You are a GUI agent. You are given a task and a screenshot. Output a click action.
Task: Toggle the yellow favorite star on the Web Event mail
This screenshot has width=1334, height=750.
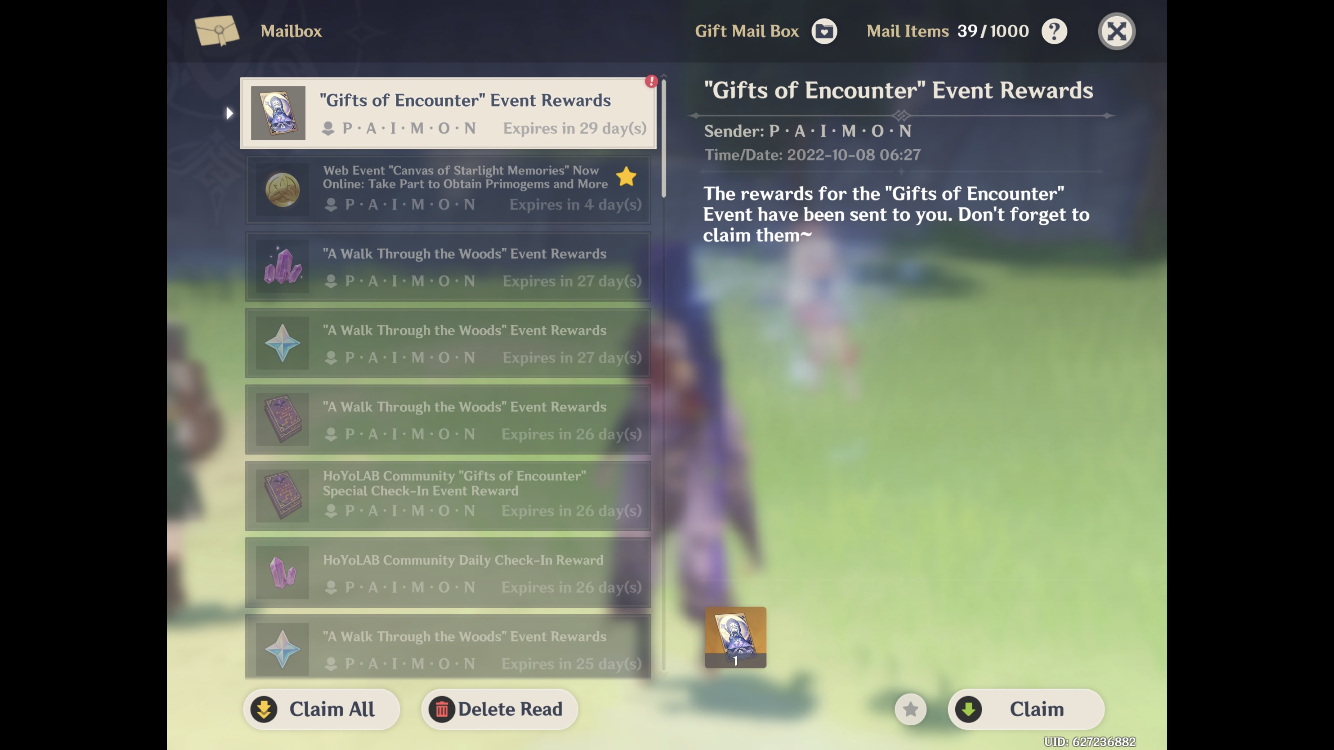click(x=626, y=176)
